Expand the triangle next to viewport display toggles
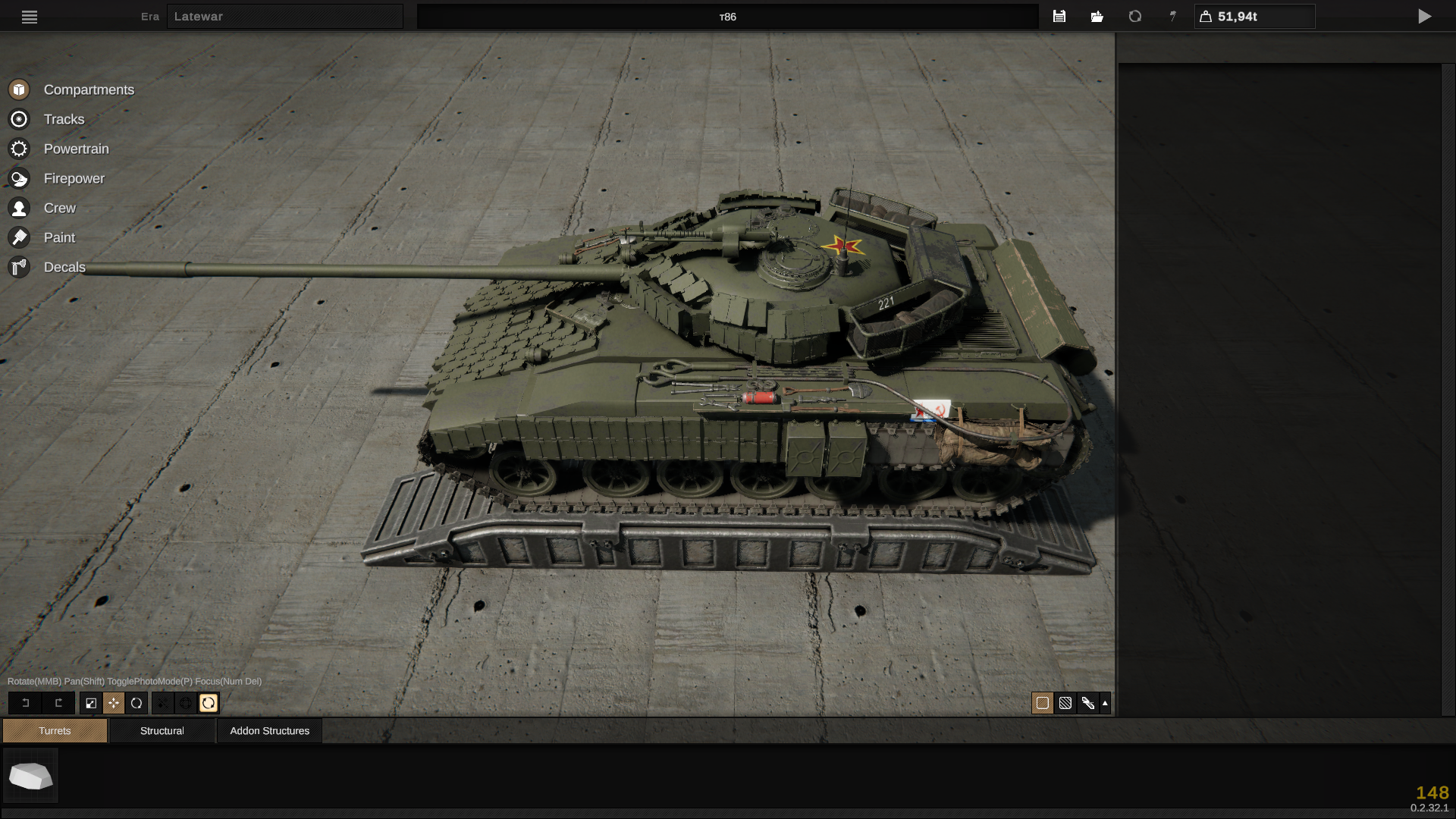1456x819 pixels. 1106,703
